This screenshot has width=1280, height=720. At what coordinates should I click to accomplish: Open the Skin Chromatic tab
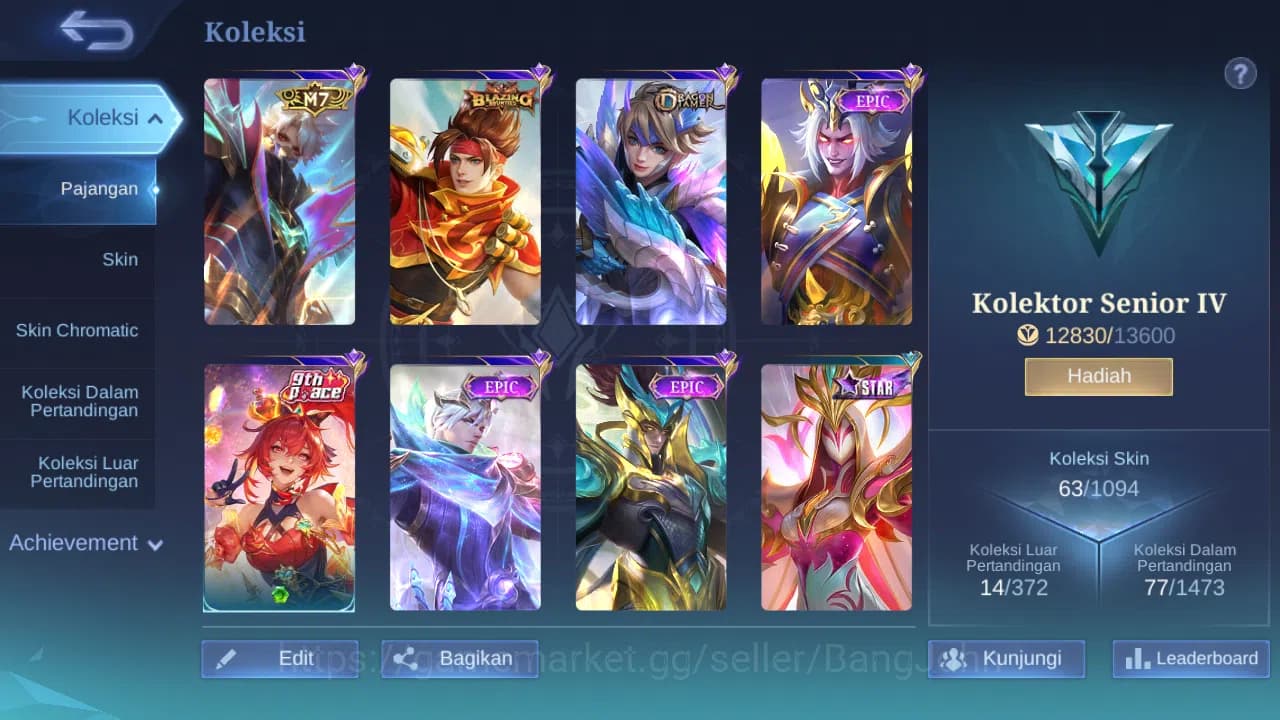click(x=79, y=330)
